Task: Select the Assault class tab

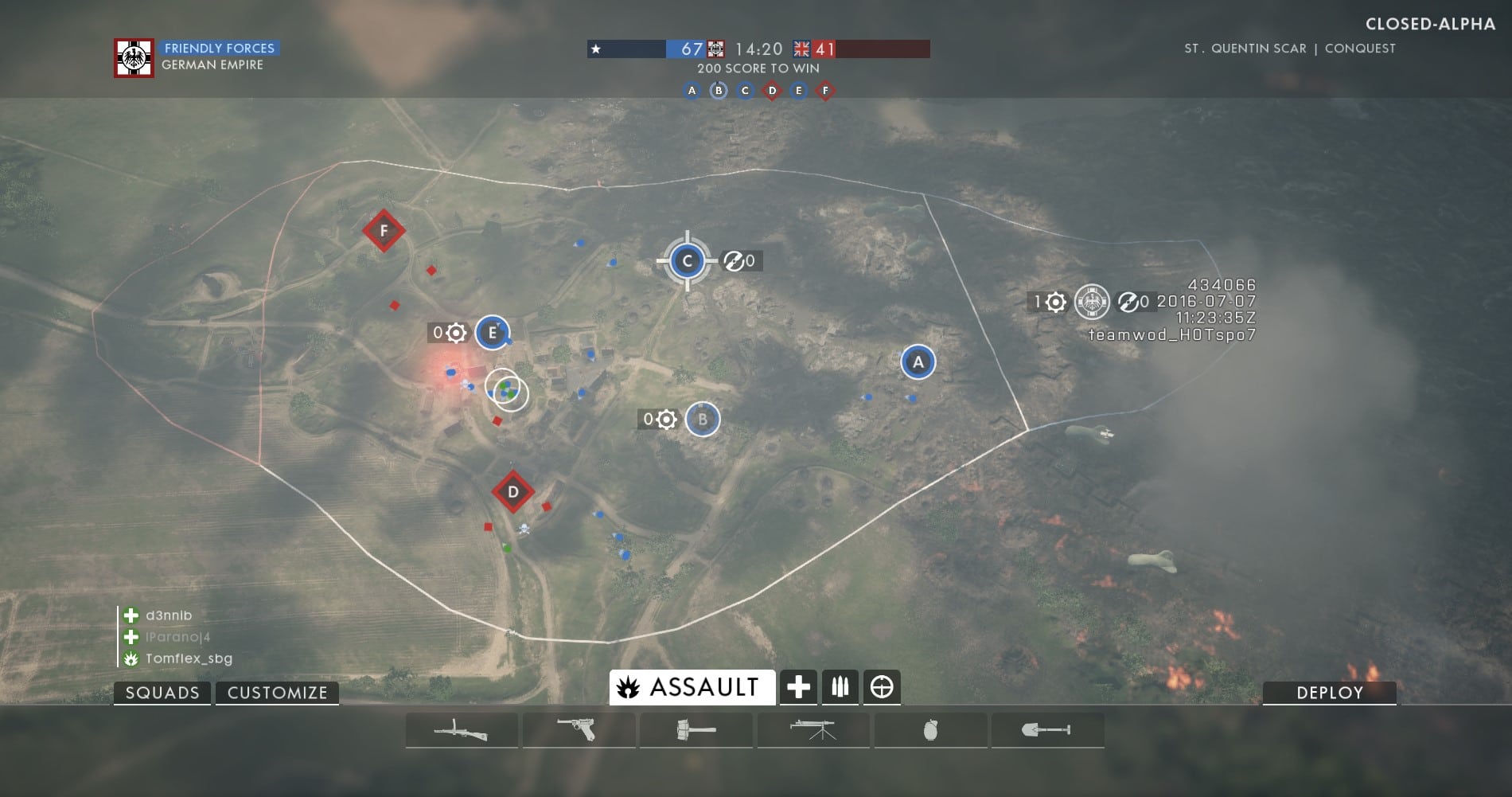Action: pos(692,687)
